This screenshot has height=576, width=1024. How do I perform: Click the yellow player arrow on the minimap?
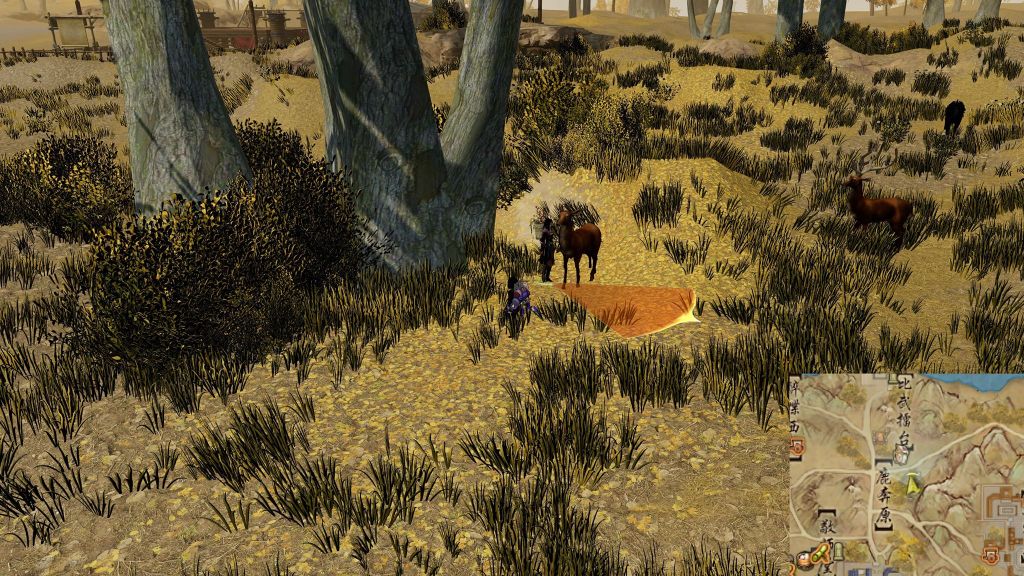(x=913, y=485)
